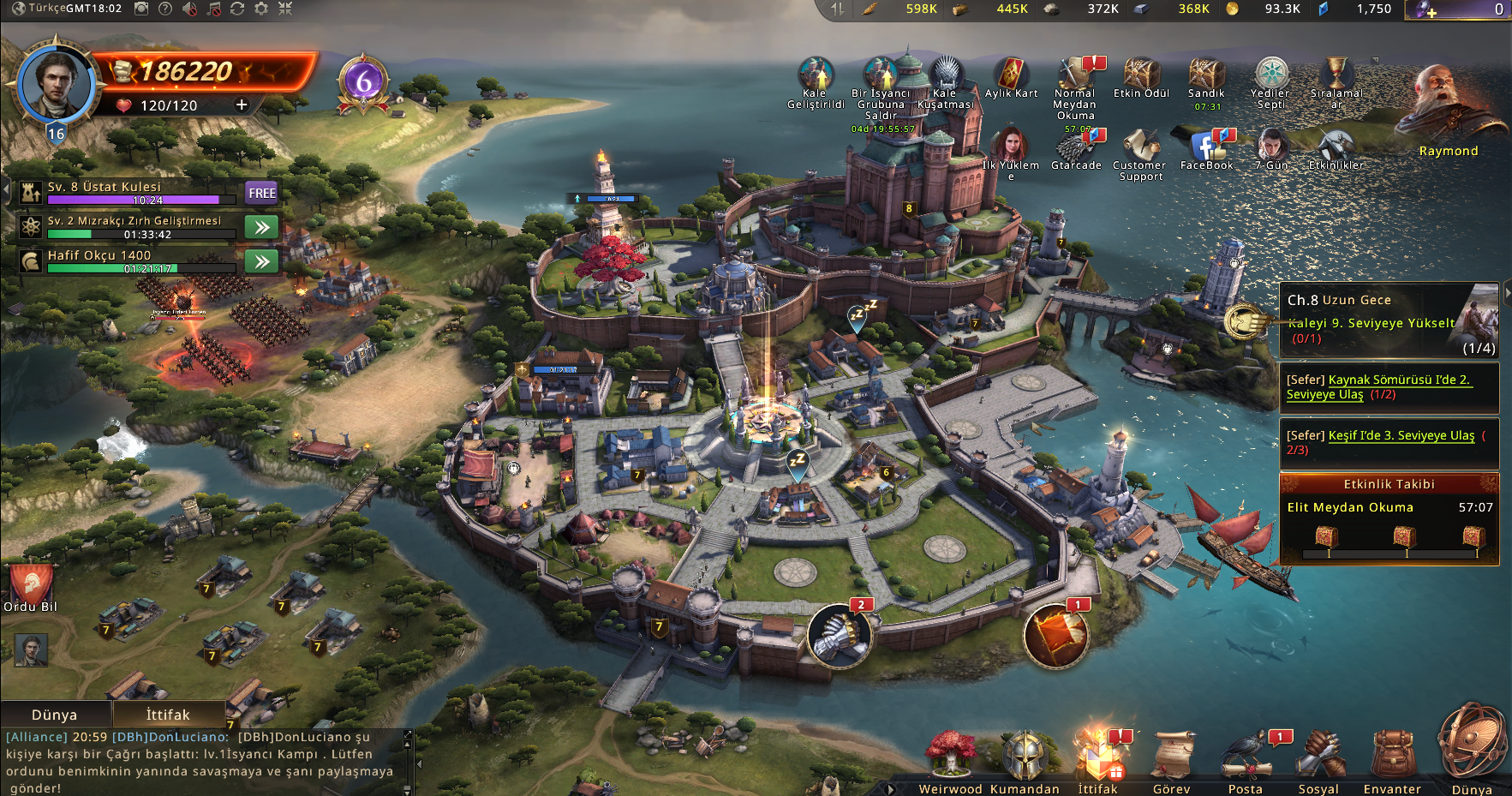Switch to the İttifak chat tab
1512x796 pixels.
point(168,715)
